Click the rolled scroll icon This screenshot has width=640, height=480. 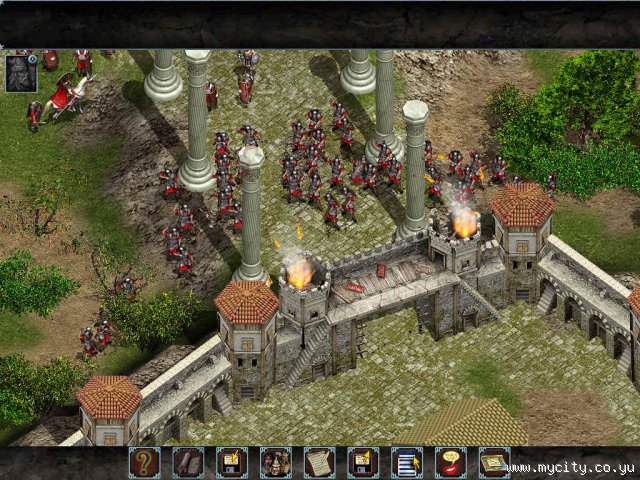(x=188, y=462)
